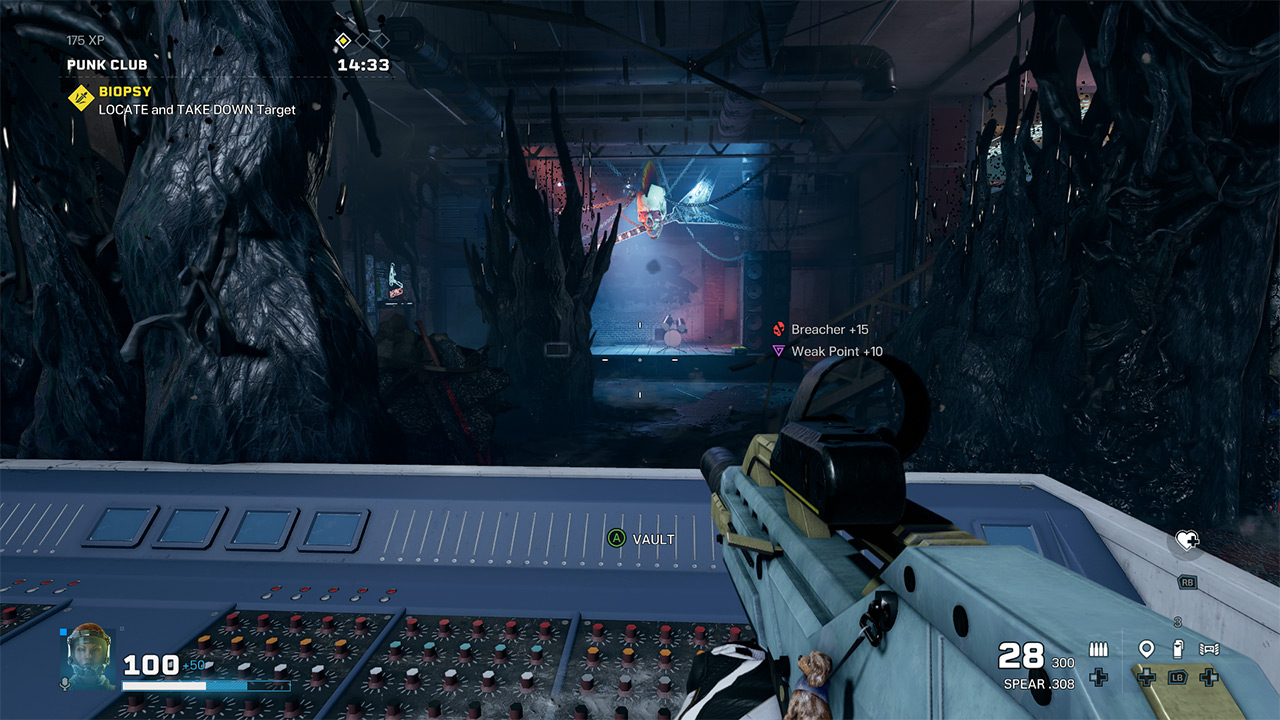Activate the heart-plus heal ability icon

pyautogui.click(x=1187, y=541)
